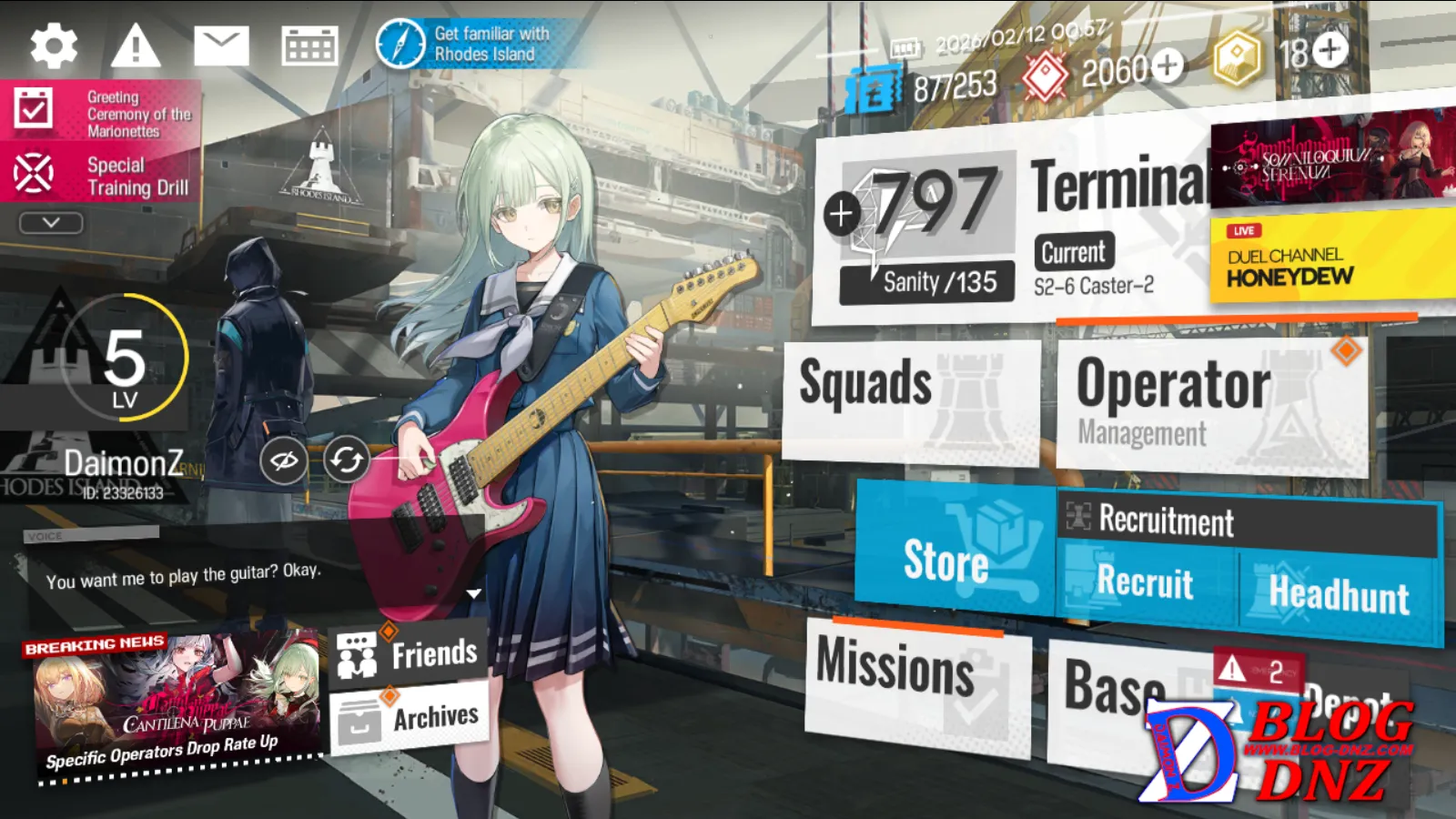Open the warning notice icon
Image resolution: width=1456 pixels, height=819 pixels.
point(136,46)
